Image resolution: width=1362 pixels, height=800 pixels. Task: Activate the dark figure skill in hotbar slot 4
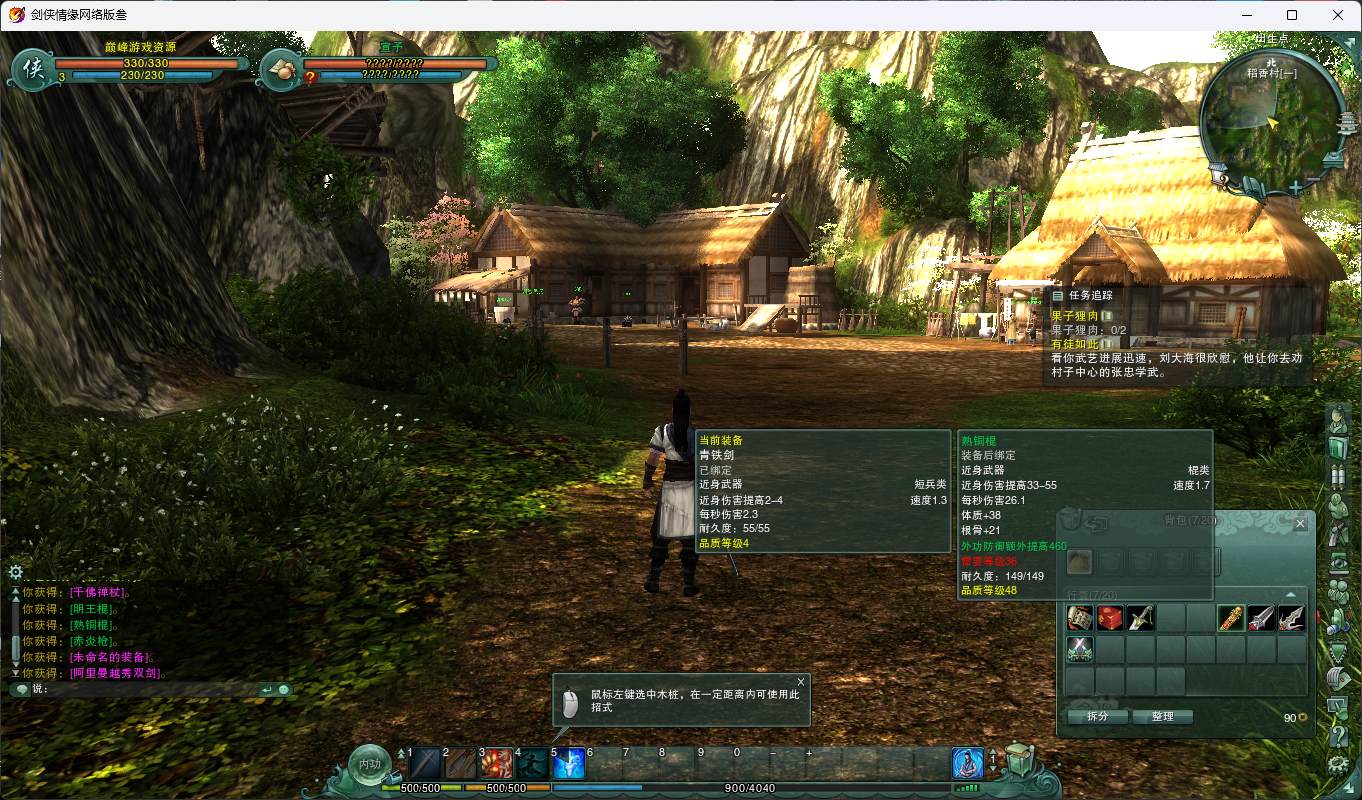click(532, 764)
